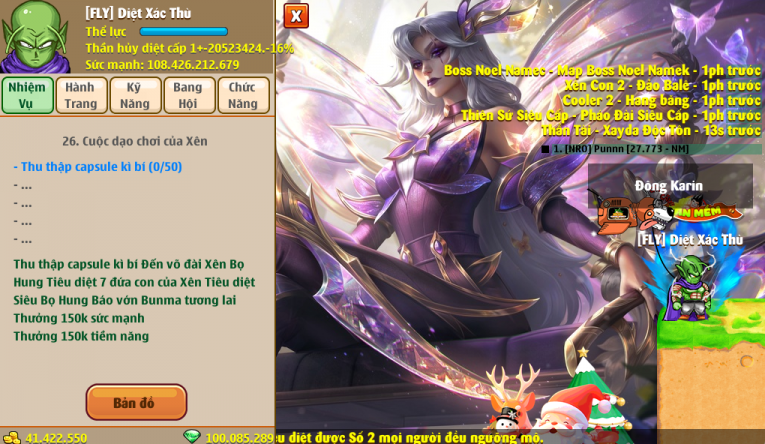The width and height of the screenshot is (765, 444).
Task: Open the map with the Bản đồ button
Action: pyautogui.click(x=136, y=402)
